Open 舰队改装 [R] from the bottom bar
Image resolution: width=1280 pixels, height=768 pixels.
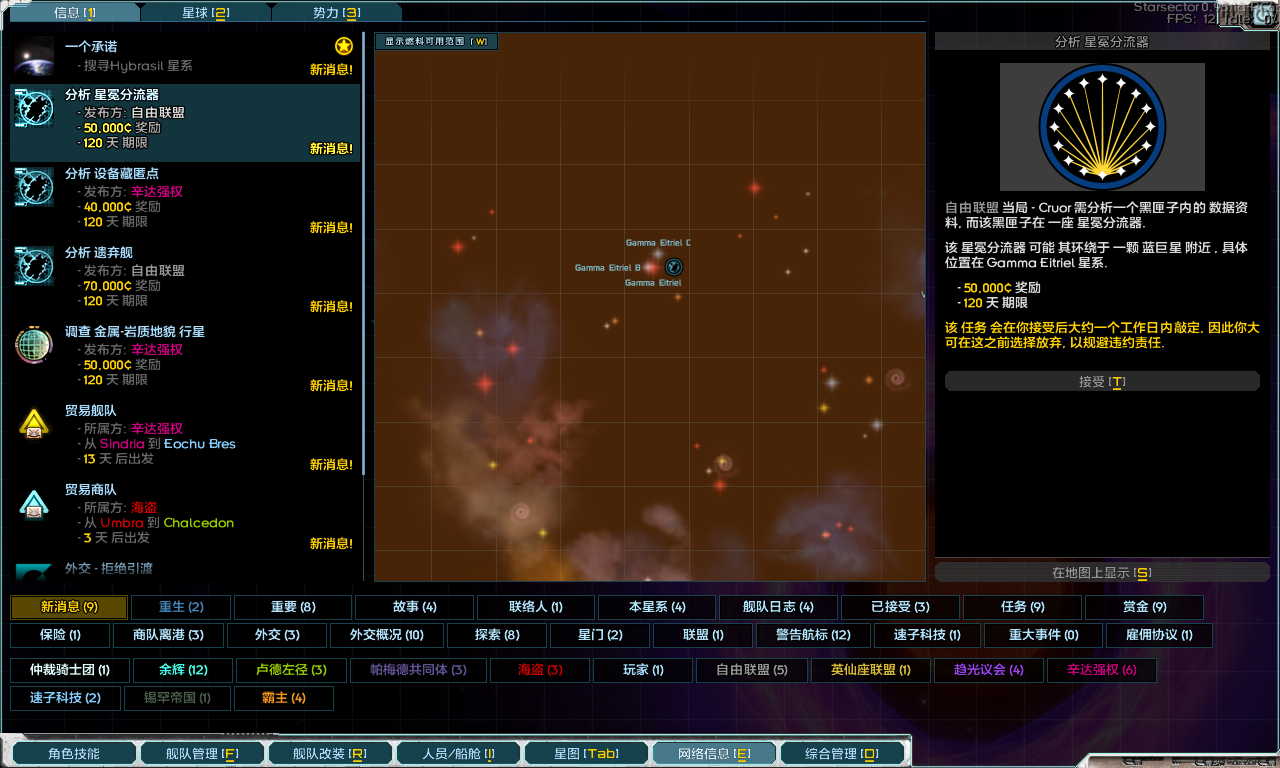tap(330, 753)
